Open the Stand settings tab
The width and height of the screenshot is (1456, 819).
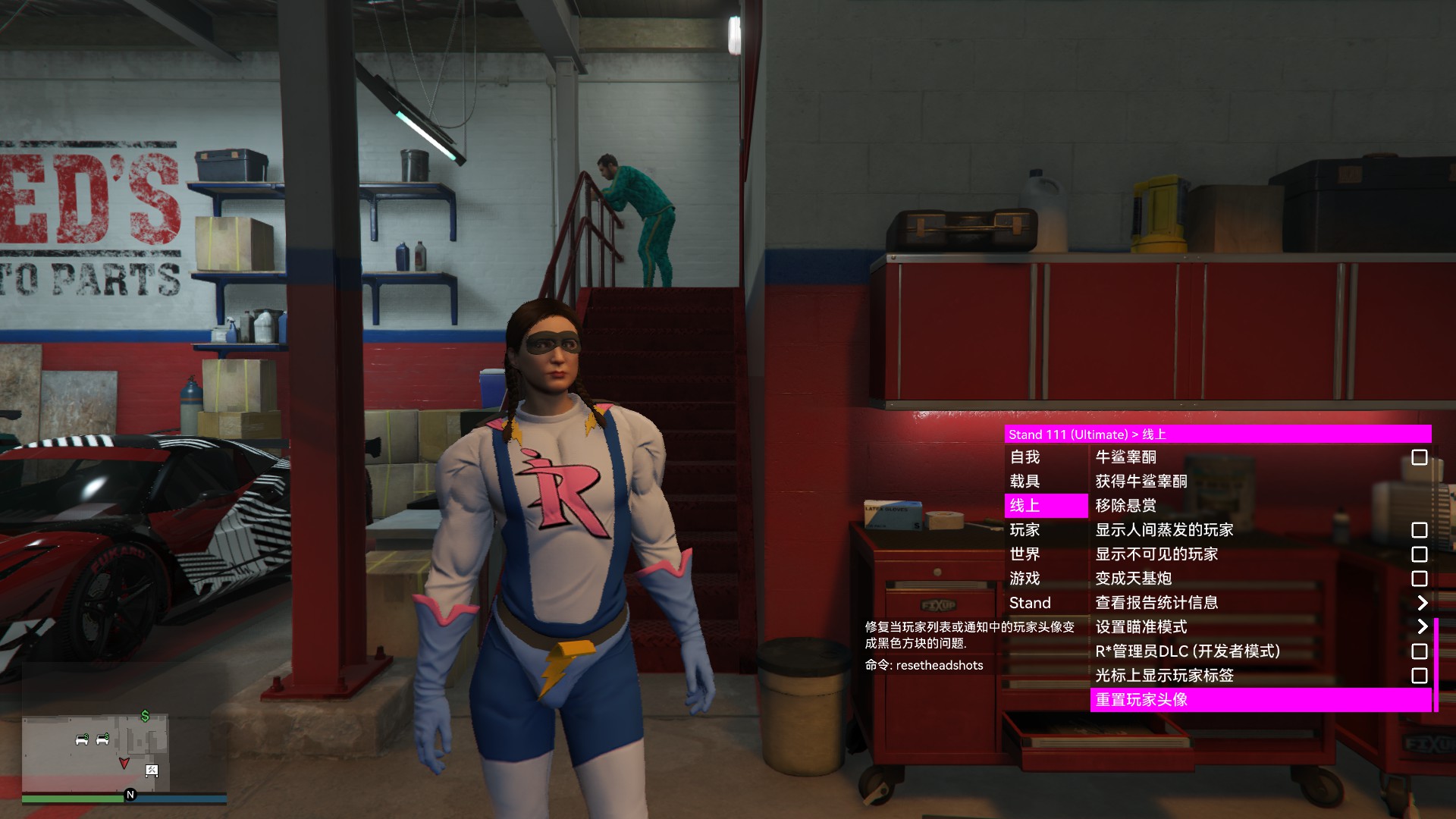[1030, 603]
